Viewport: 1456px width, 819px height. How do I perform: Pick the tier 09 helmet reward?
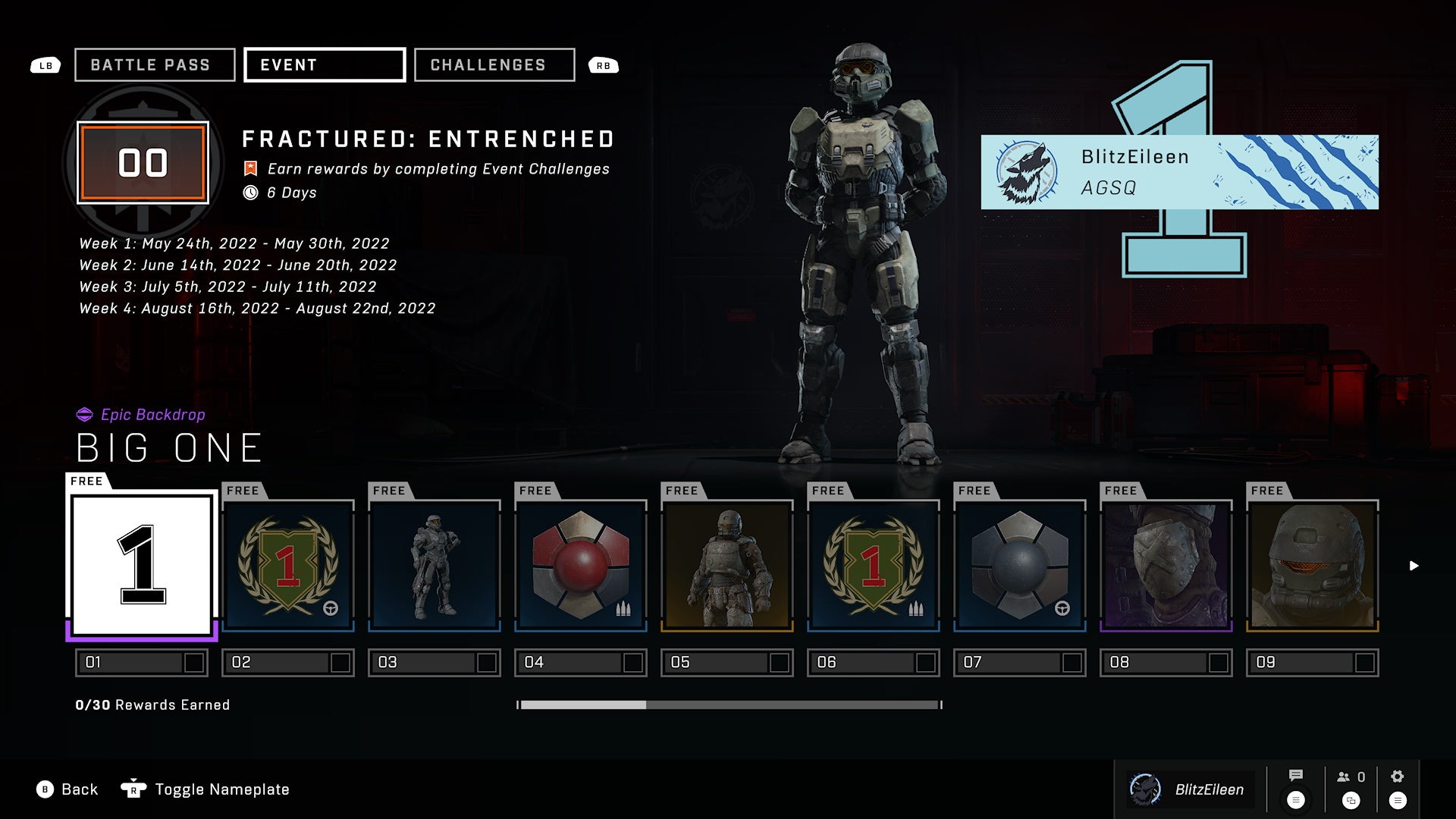(1313, 566)
